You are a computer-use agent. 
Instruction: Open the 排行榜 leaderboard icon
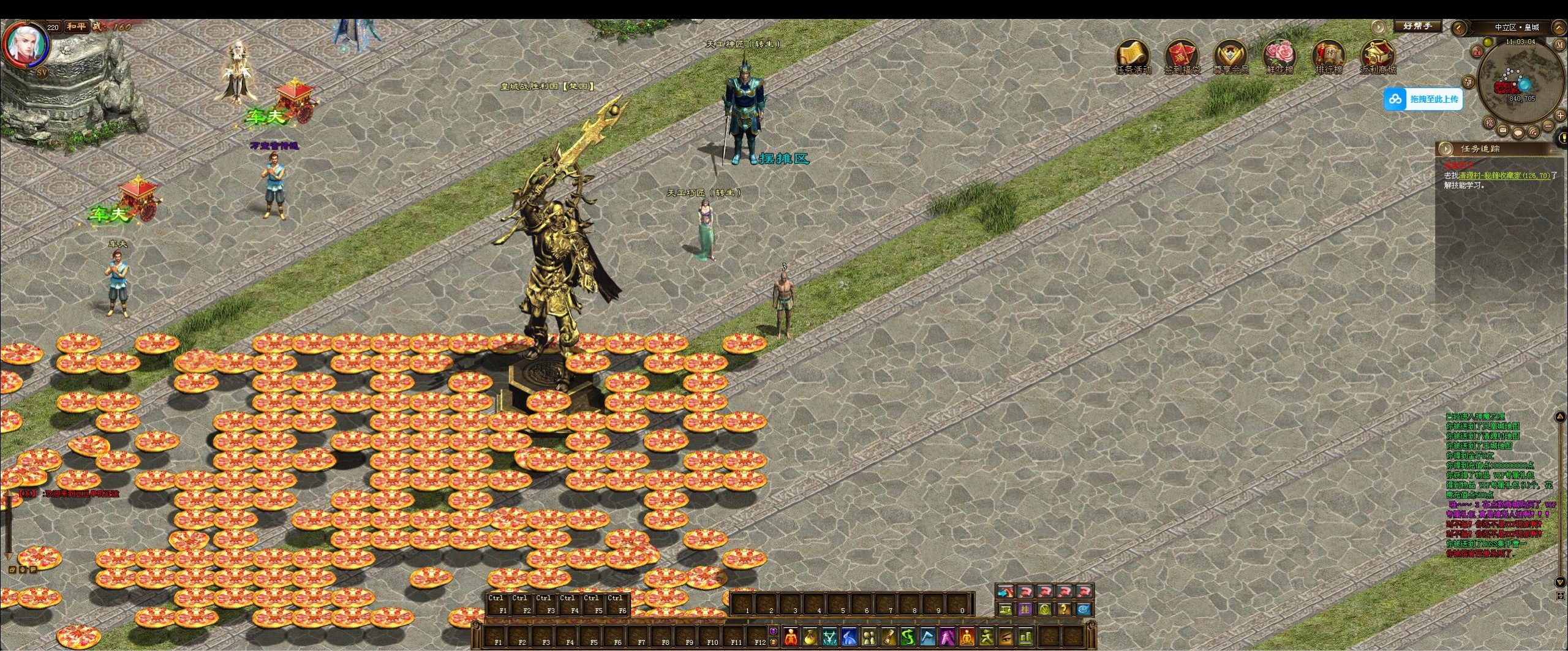coord(1329,57)
